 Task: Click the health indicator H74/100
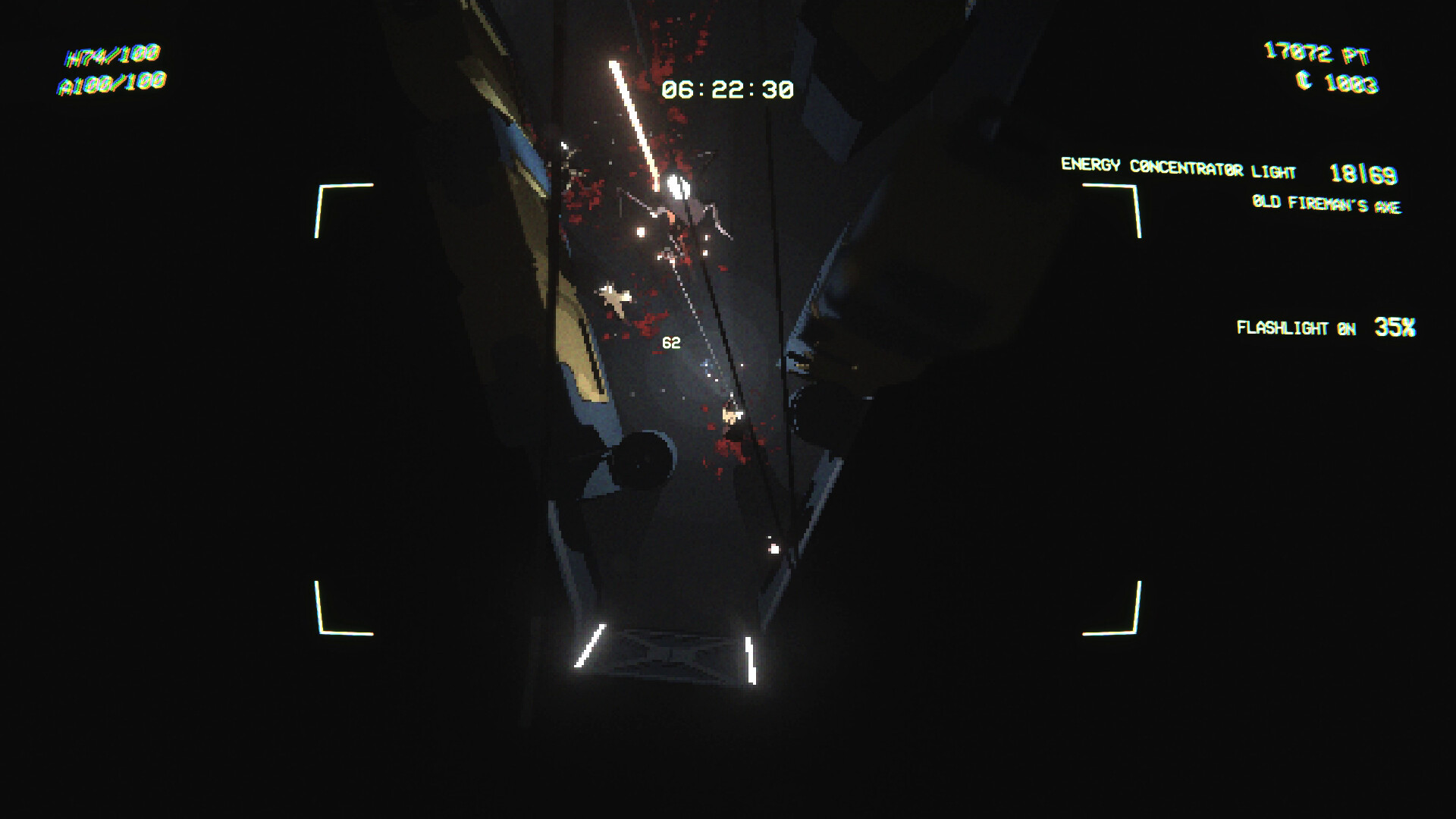(112, 54)
